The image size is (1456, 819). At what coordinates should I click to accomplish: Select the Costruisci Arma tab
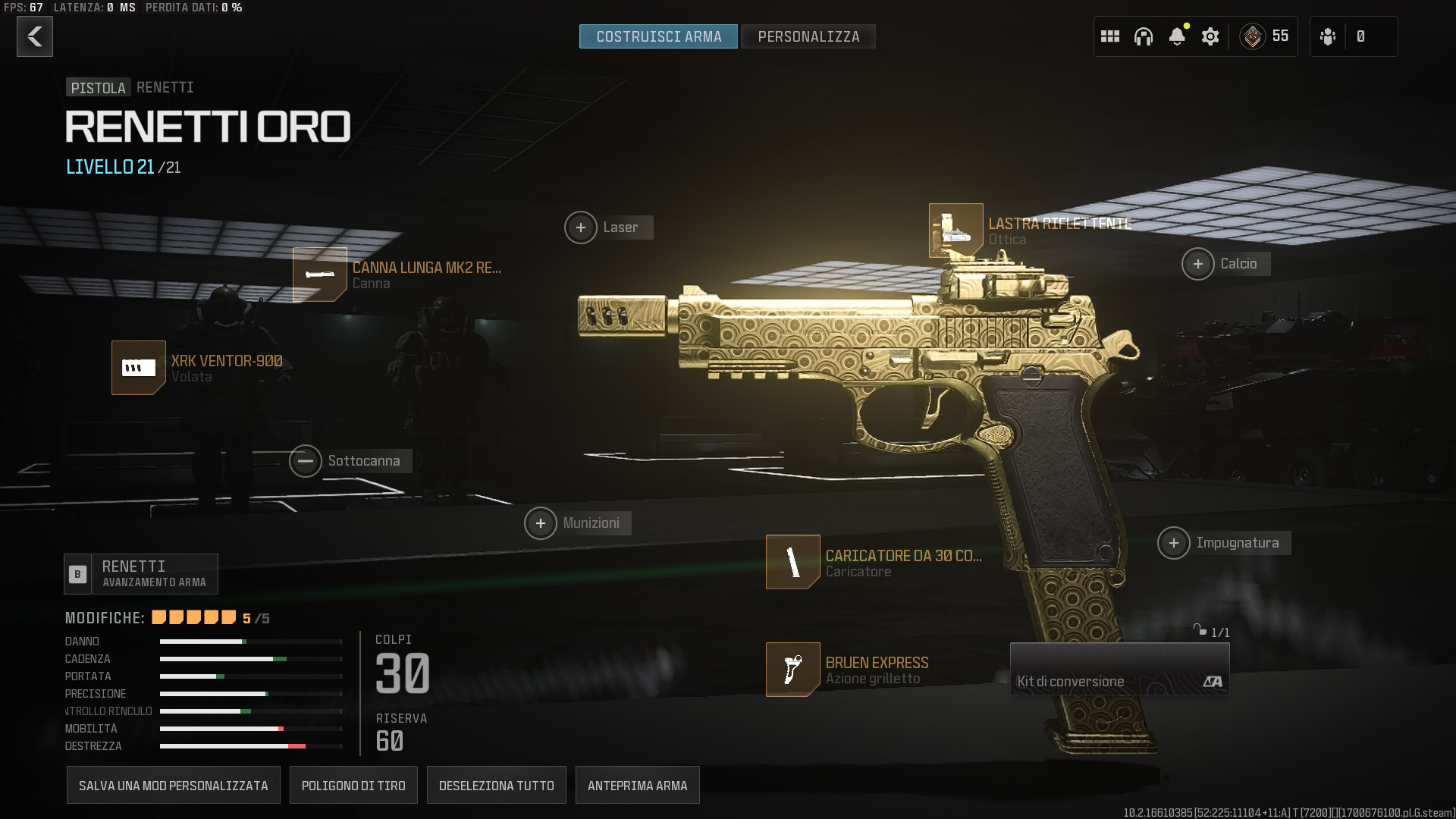[658, 36]
